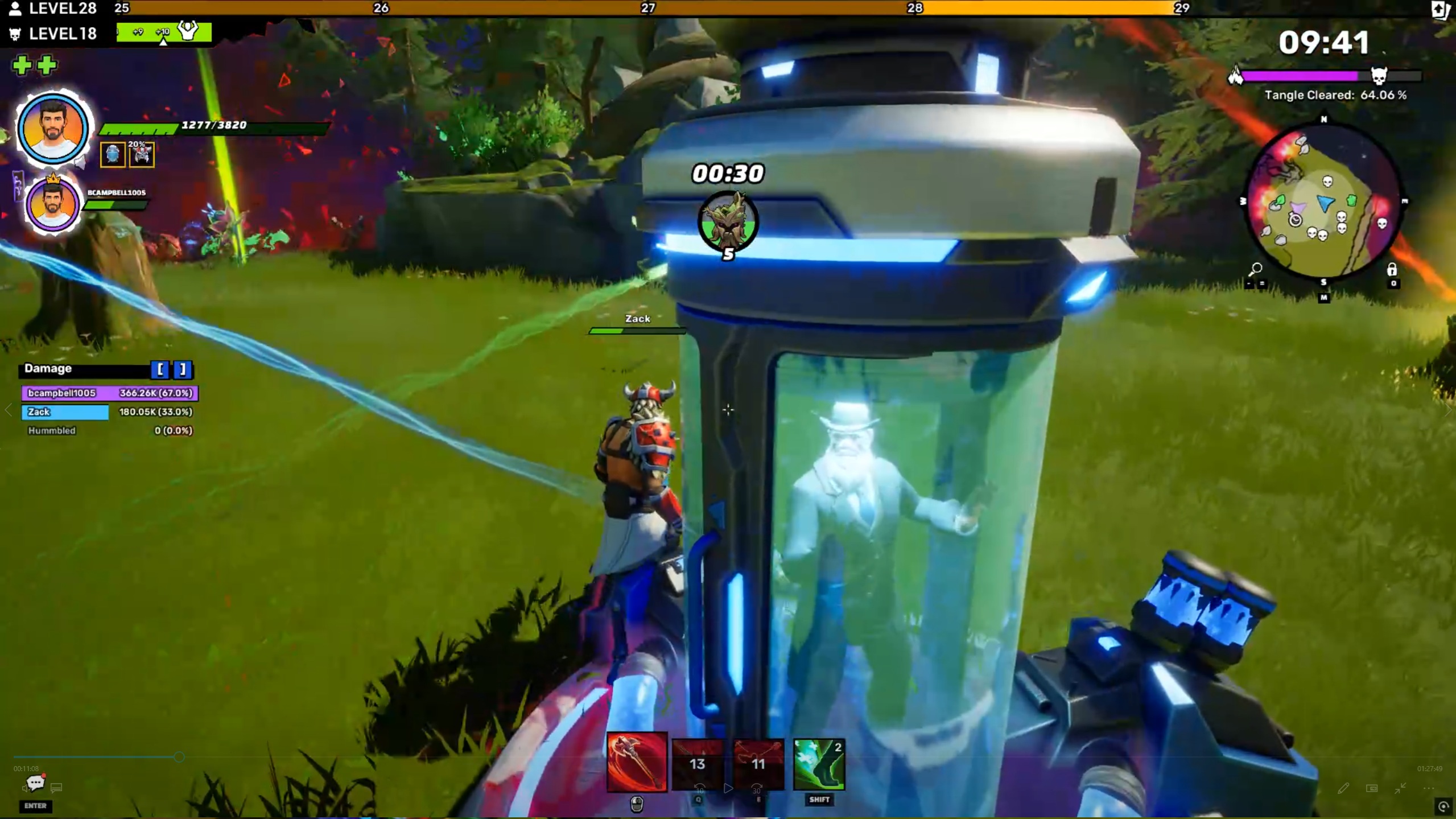Image resolution: width=1456 pixels, height=819 pixels.
Task: Click the minimap magnifying glass zoom icon
Action: click(1255, 269)
